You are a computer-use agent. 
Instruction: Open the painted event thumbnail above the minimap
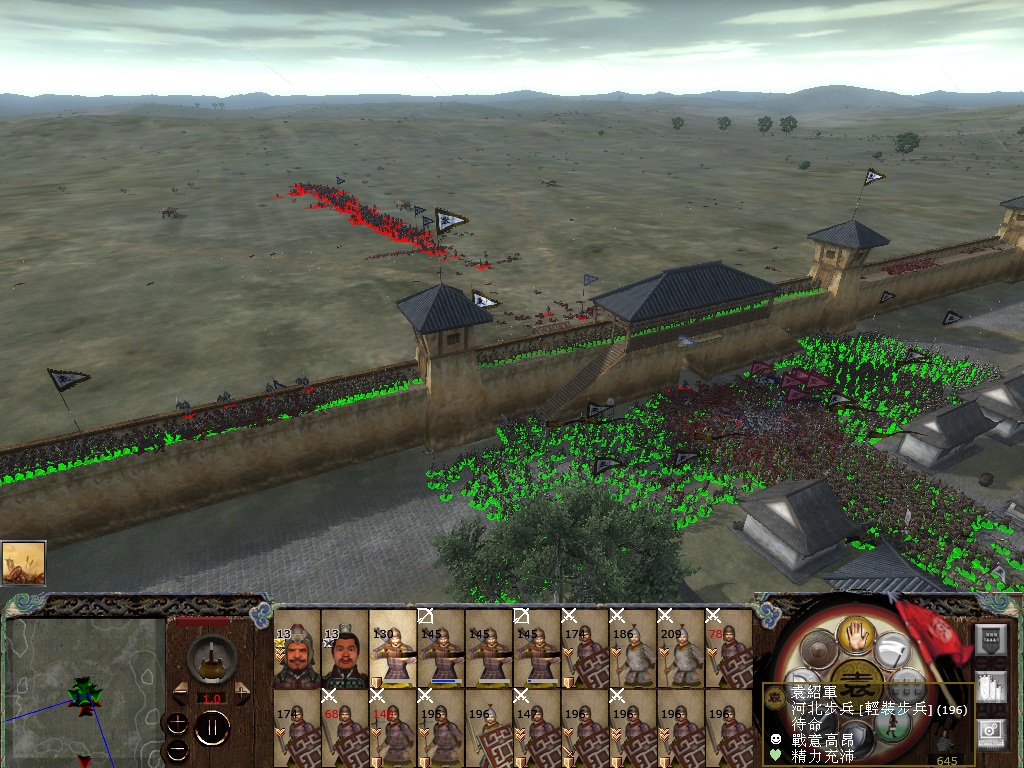(23, 563)
